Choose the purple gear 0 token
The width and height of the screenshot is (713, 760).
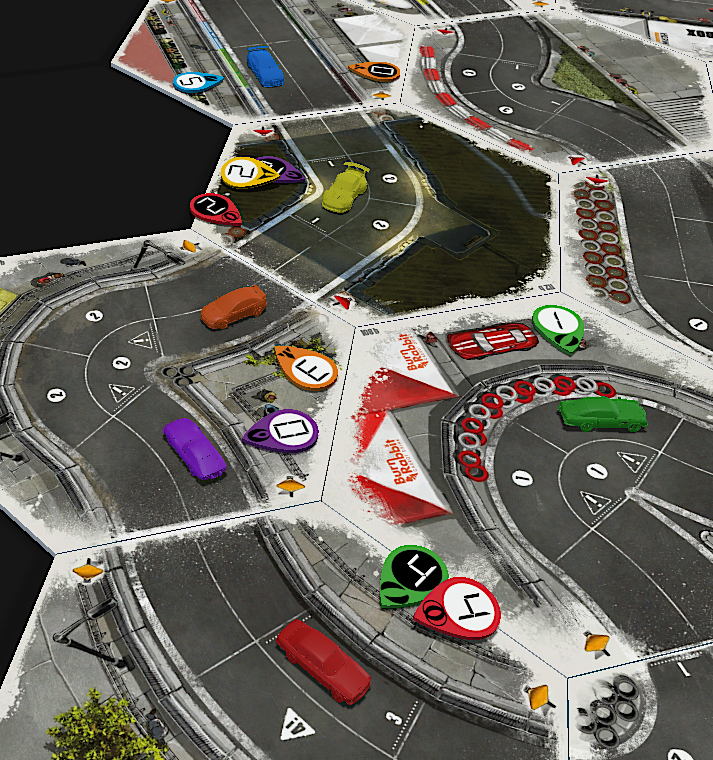coord(283,430)
